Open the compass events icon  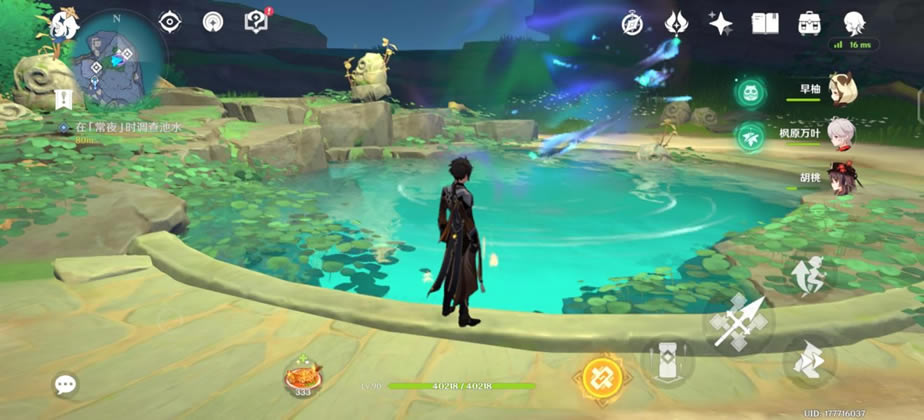[x=631, y=23]
